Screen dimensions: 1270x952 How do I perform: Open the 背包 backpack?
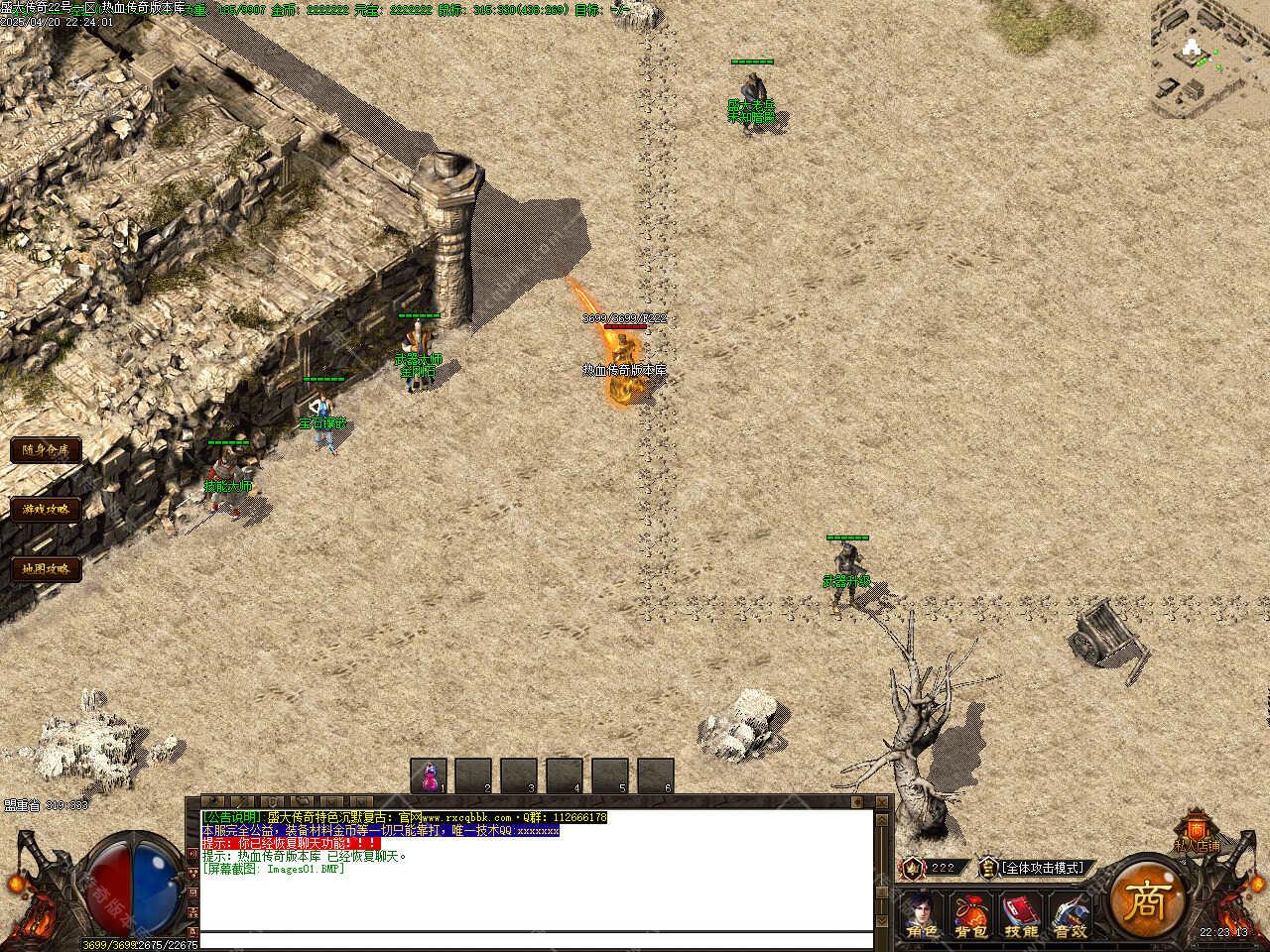(x=971, y=914)
